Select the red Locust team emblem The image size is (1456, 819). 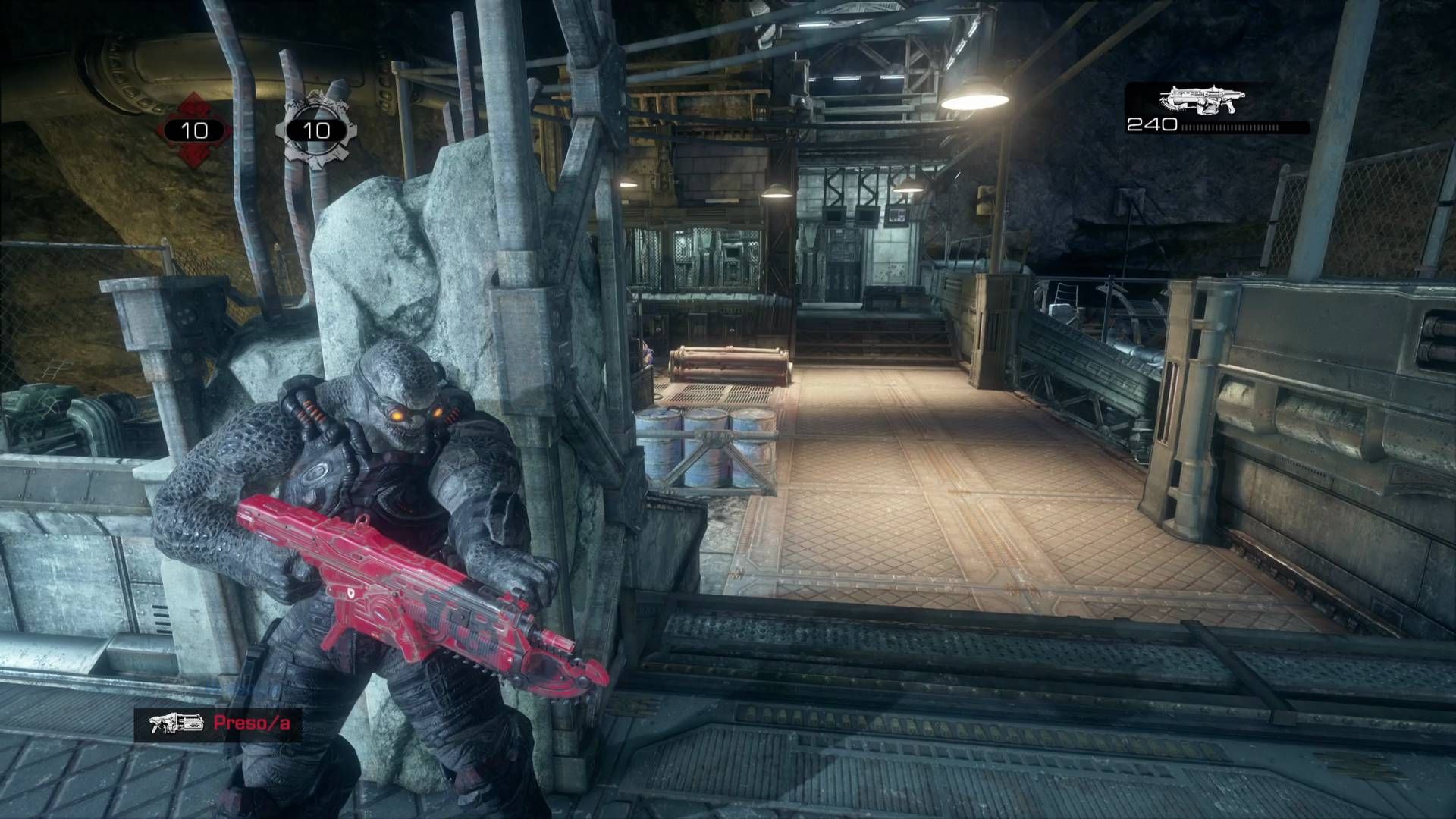tap(194, 130)
